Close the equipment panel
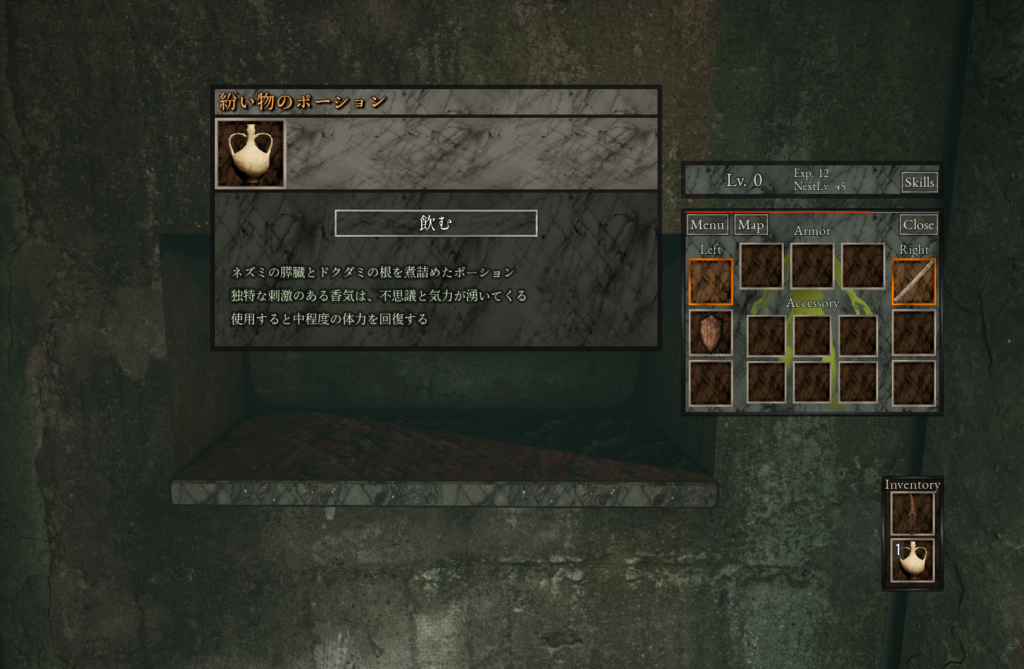The width and height of the screenshot is (1024, 669). (918, 225)
